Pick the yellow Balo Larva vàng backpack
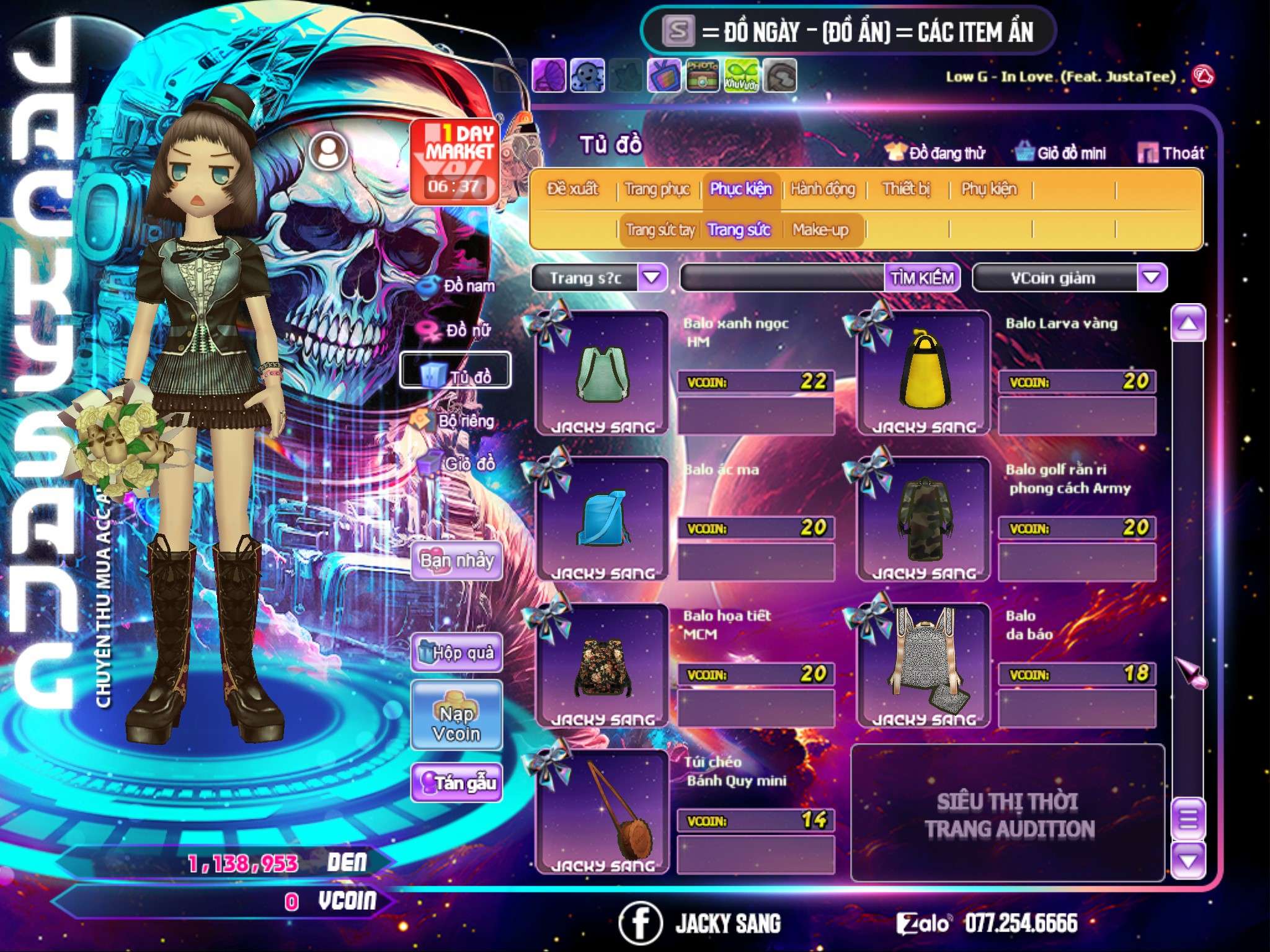Image resolution: width=1270 pixels, height=952 pixels. tap(924, 373)
